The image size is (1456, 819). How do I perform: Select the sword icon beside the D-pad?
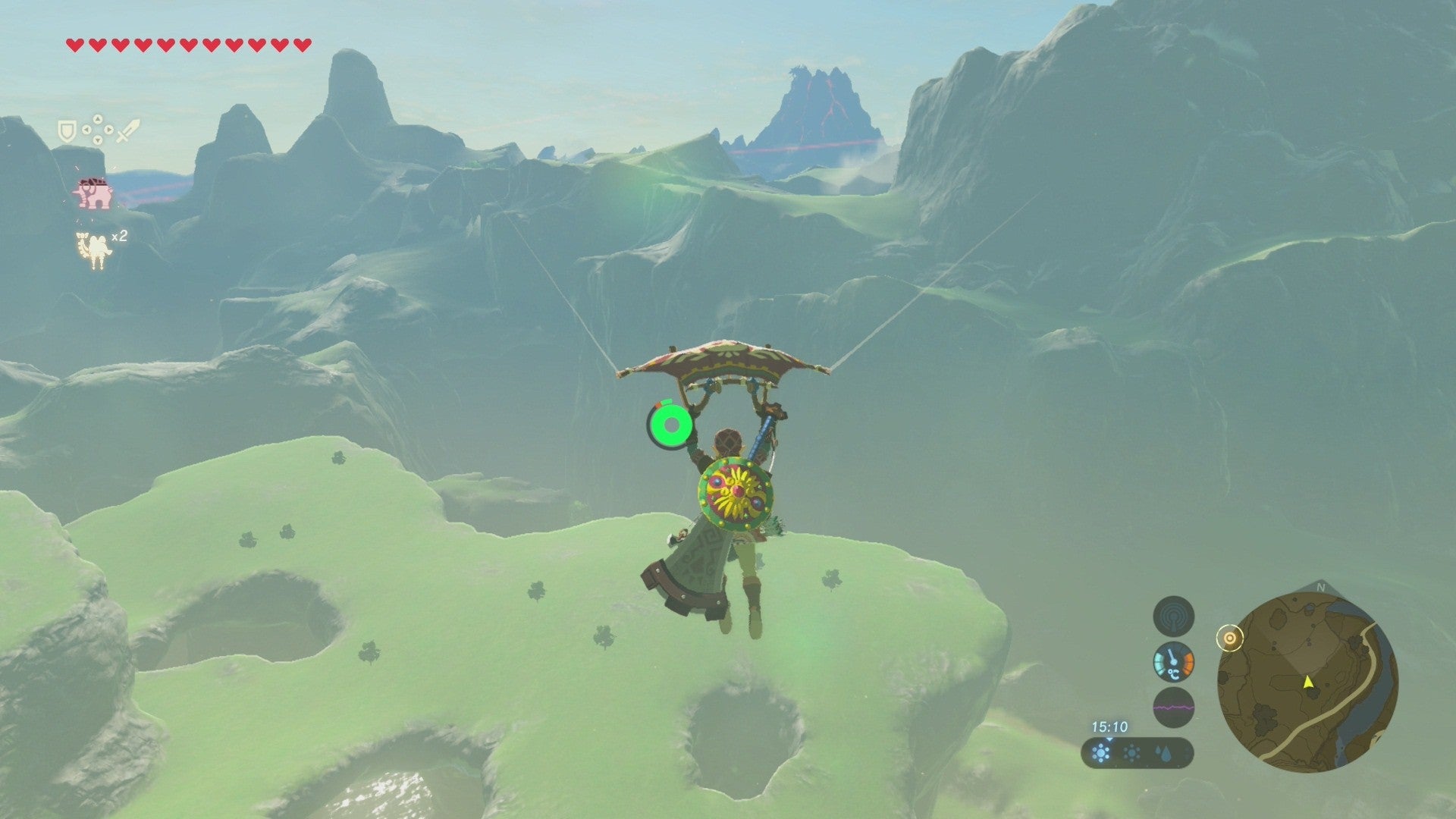(x=127, y=130)
